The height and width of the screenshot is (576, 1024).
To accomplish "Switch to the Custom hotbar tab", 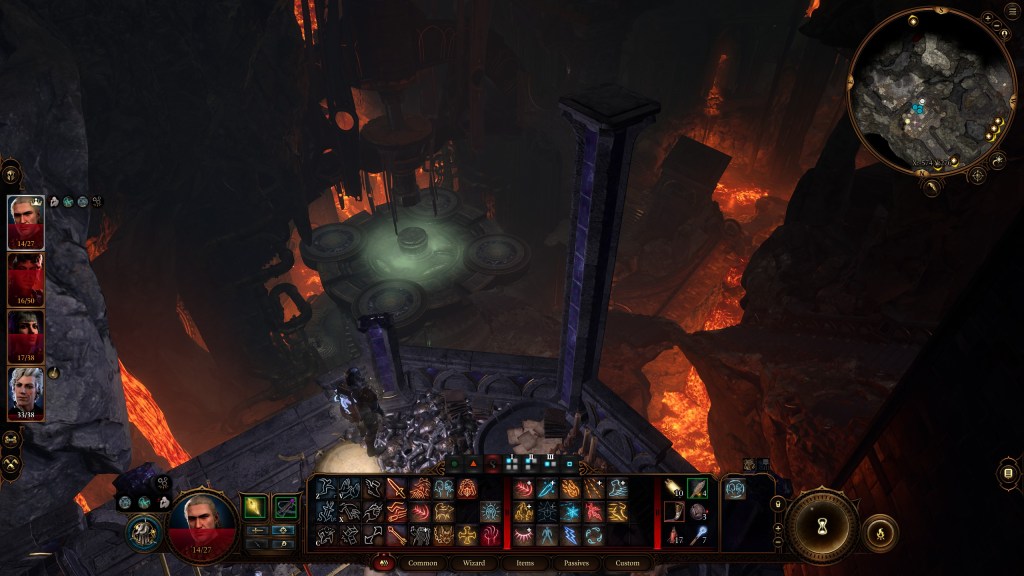I will tap(627, 563).
